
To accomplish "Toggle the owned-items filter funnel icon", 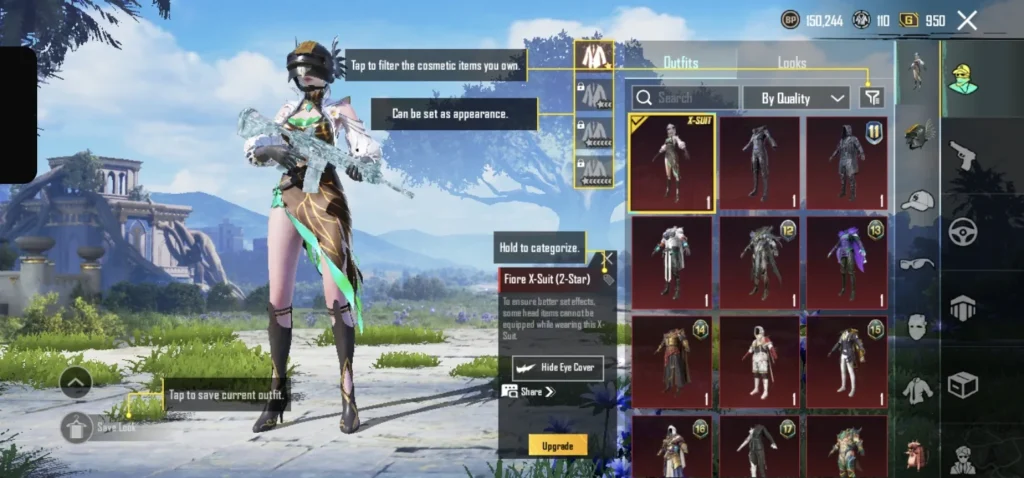I will point(872,97).
